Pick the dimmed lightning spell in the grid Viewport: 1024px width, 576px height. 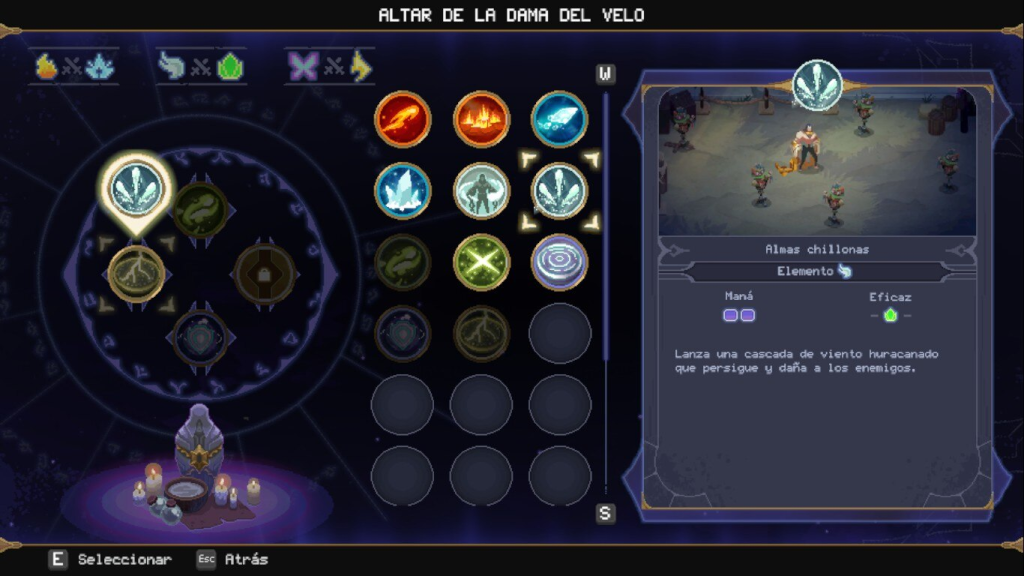click(481, 332)
